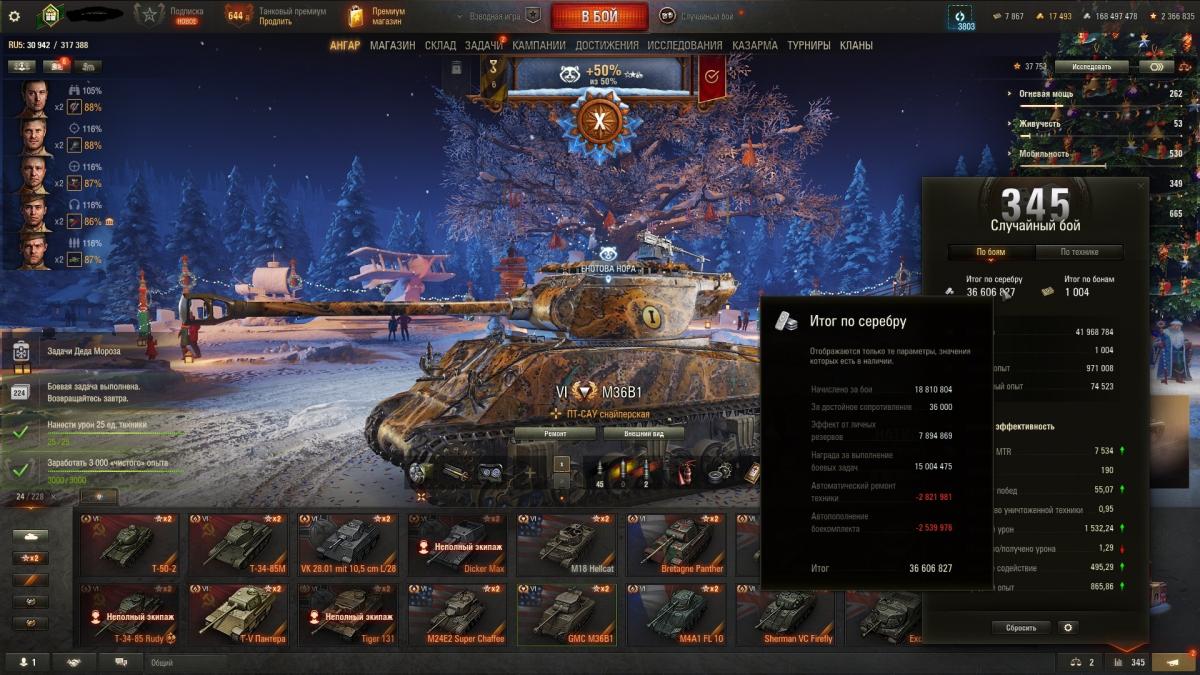
Task: Open the КЛАНЫ menu
Action: point(856,45)
